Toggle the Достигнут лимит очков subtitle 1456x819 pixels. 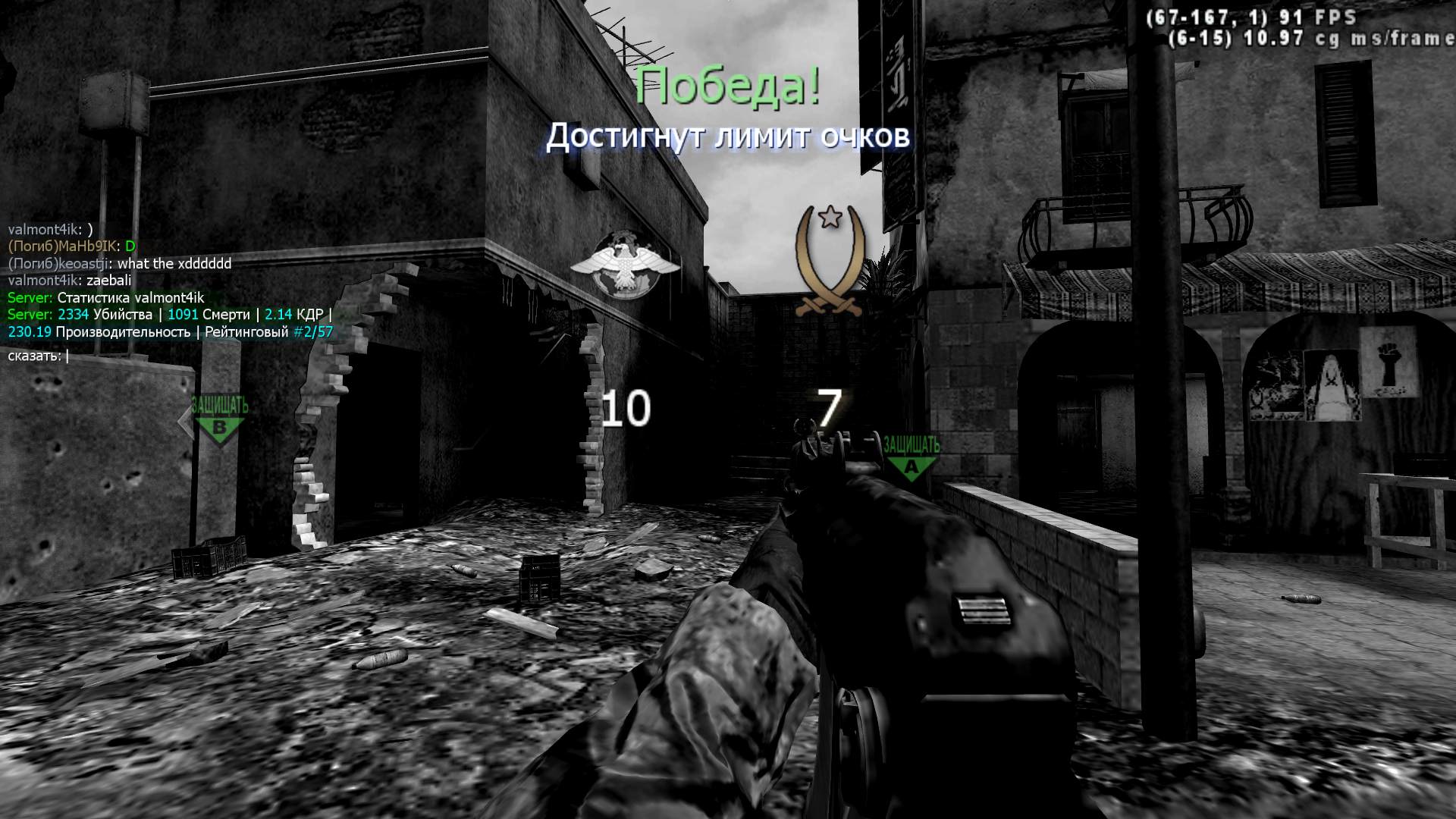click(728, 137)
